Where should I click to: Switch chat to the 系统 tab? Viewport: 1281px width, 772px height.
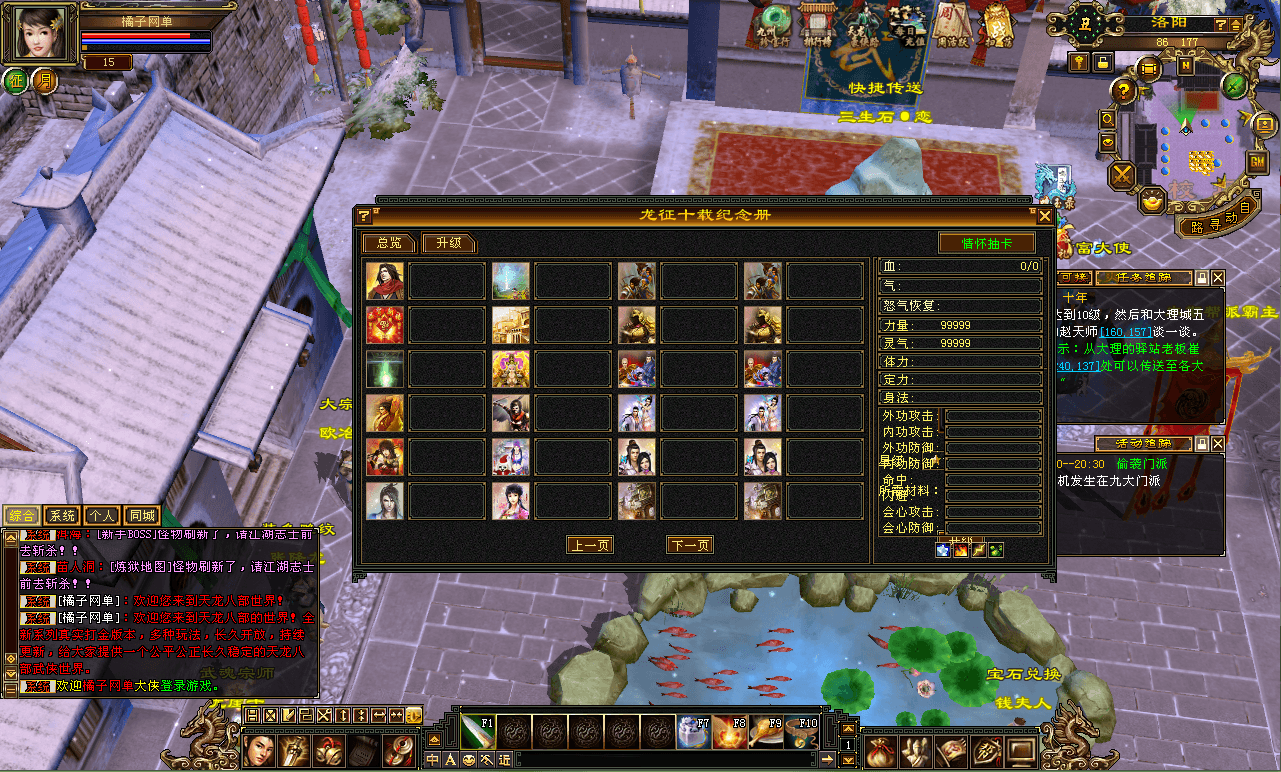coord(62,516)
